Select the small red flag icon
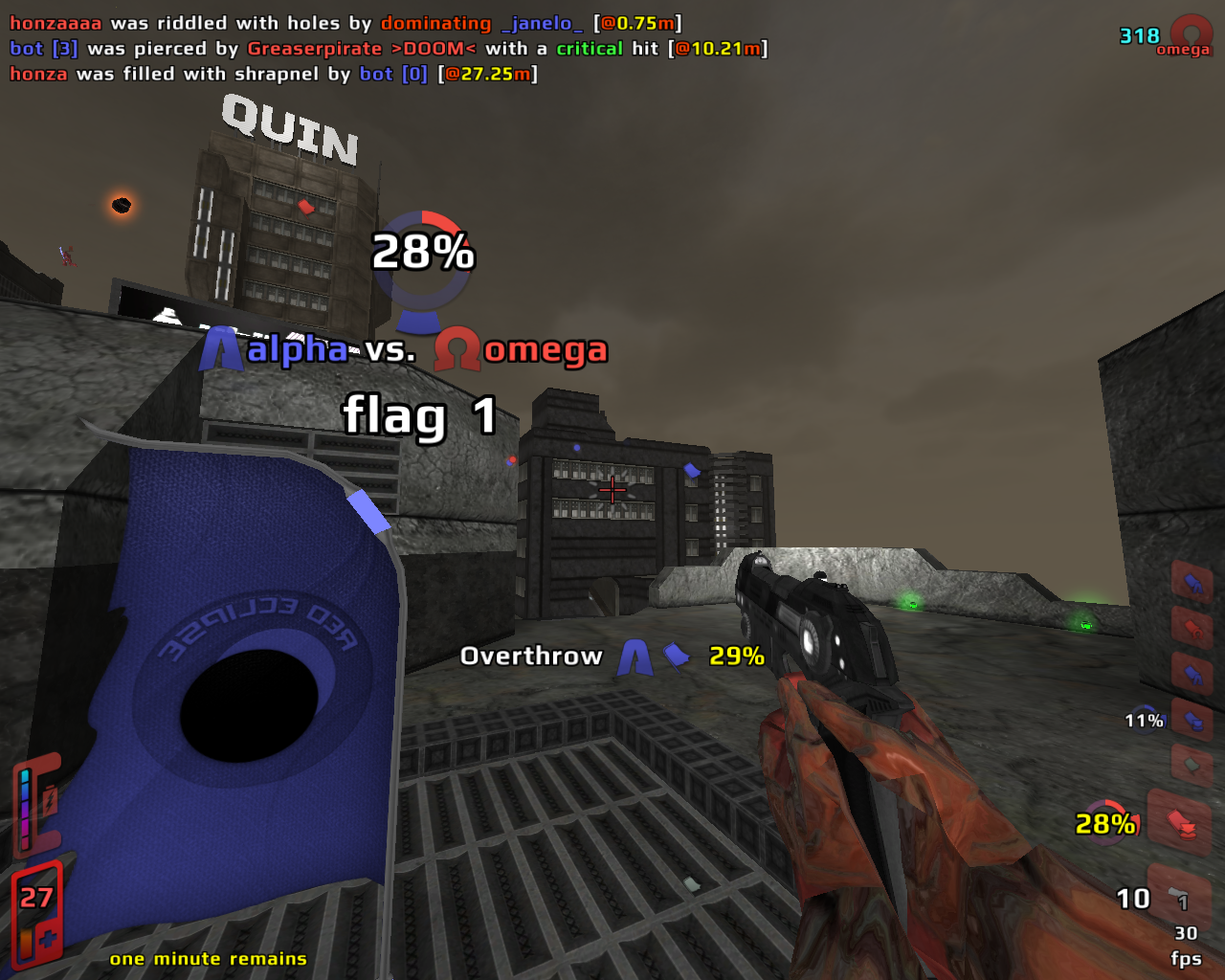1225x980 pixels. tap(1192, 629)
